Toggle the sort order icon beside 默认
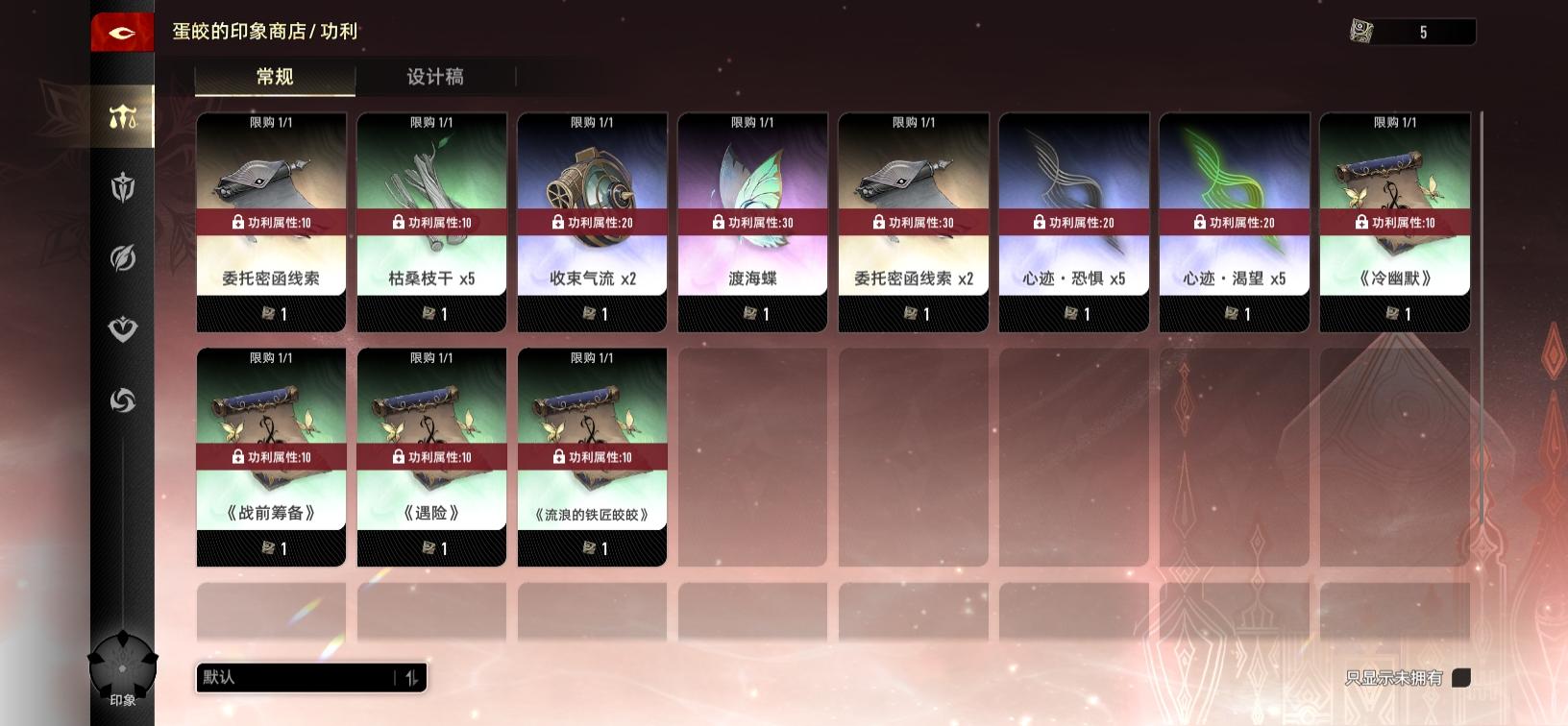 pos(413,677)
